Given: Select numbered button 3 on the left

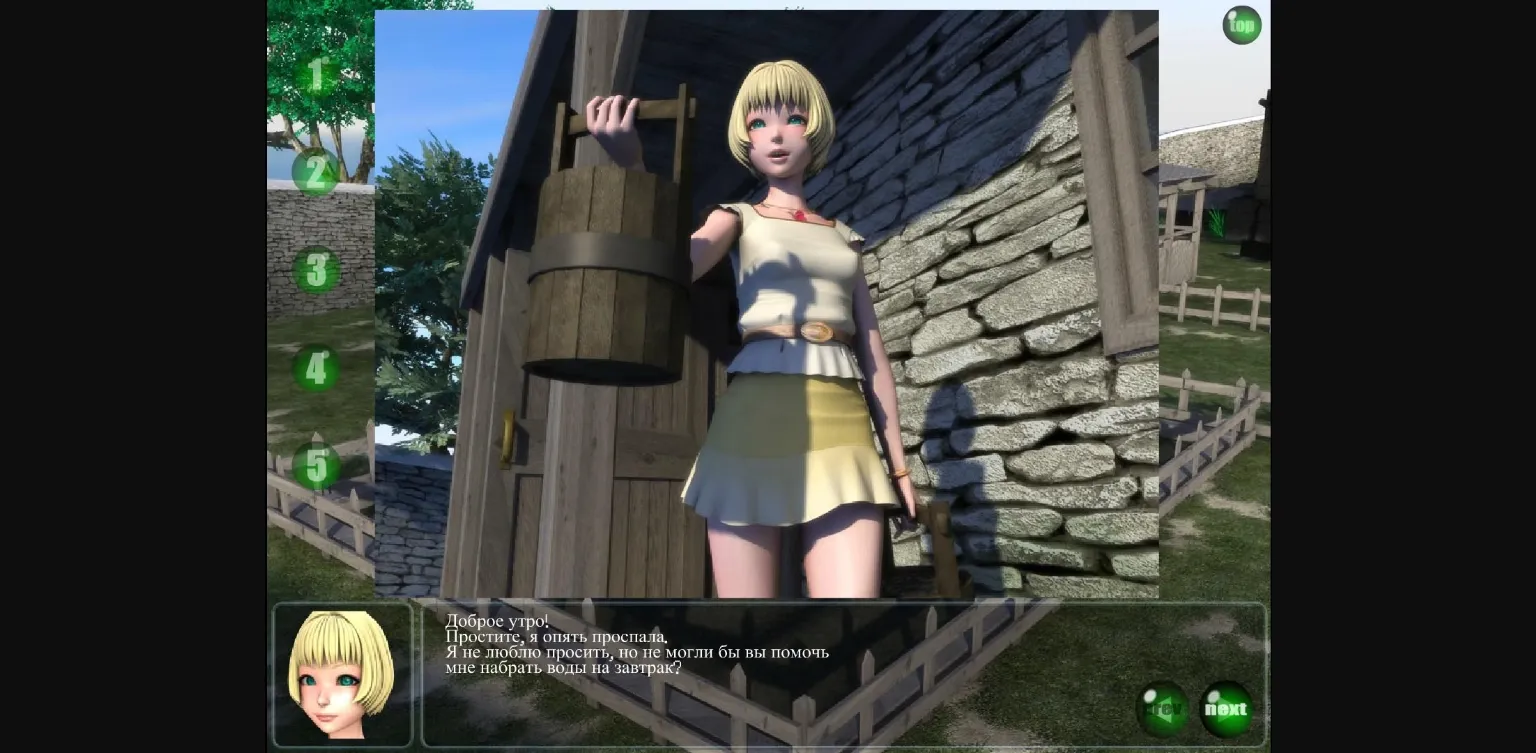Looking at the screenshot, I should coord(316,271).
